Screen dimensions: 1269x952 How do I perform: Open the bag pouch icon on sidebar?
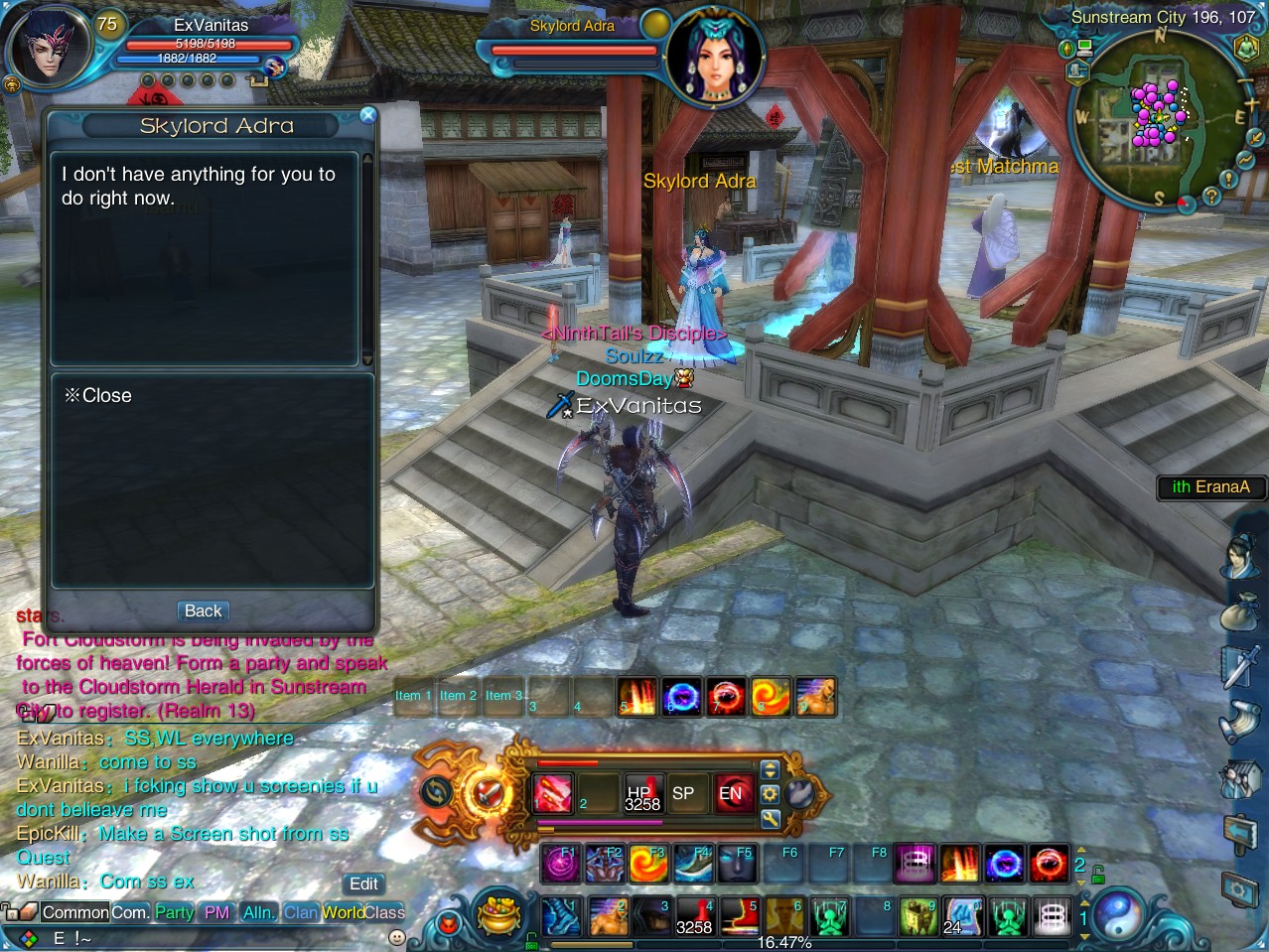(x=1239, y=609)
